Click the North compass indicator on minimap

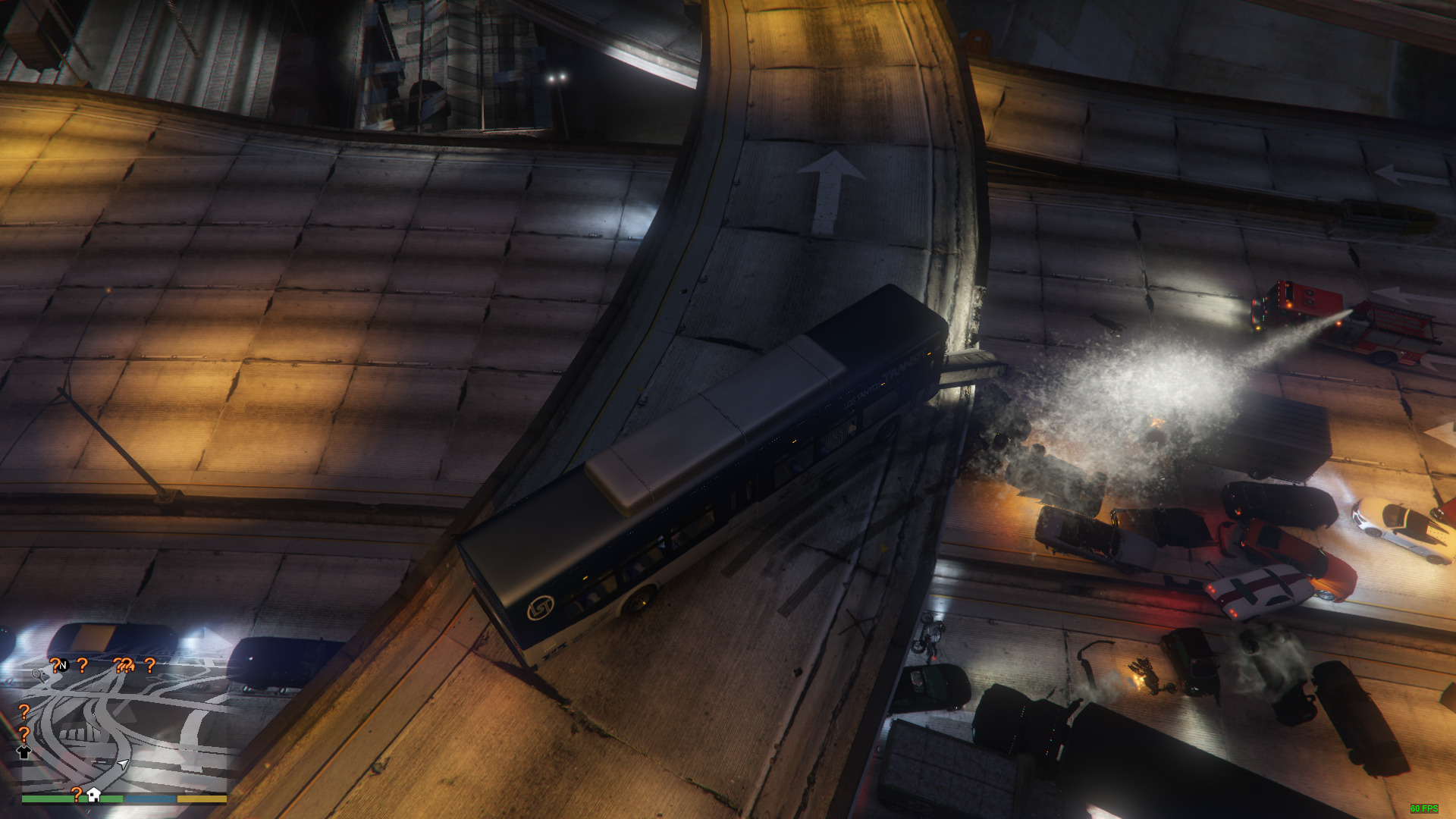point(63,665)
